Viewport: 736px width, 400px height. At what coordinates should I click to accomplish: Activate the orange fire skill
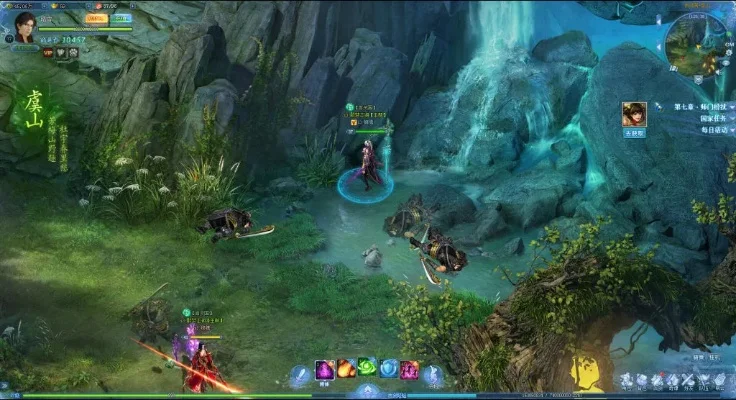(x=346, y=369)
